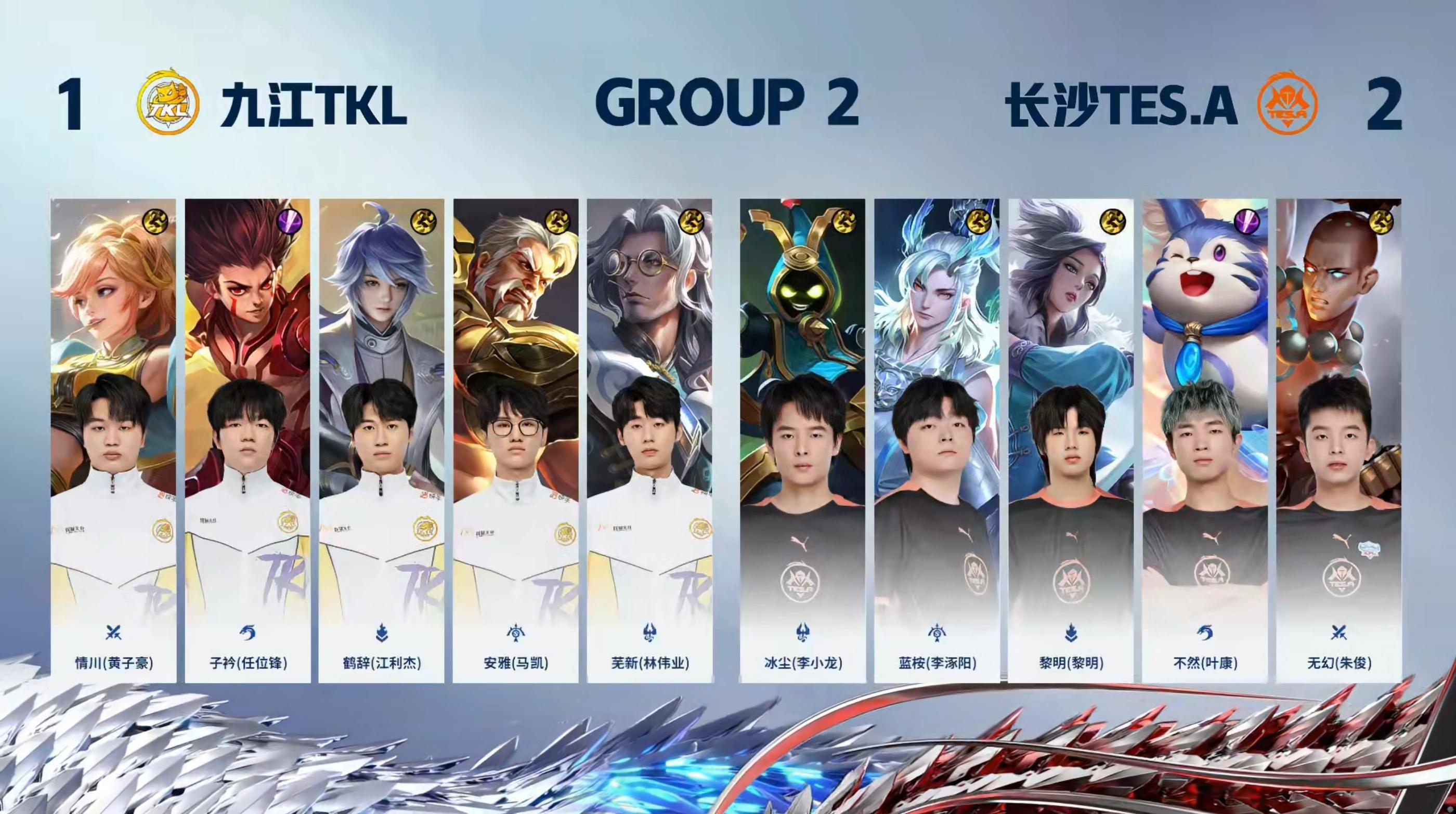Open the 鹤辞(江利杰) player card

382,441
